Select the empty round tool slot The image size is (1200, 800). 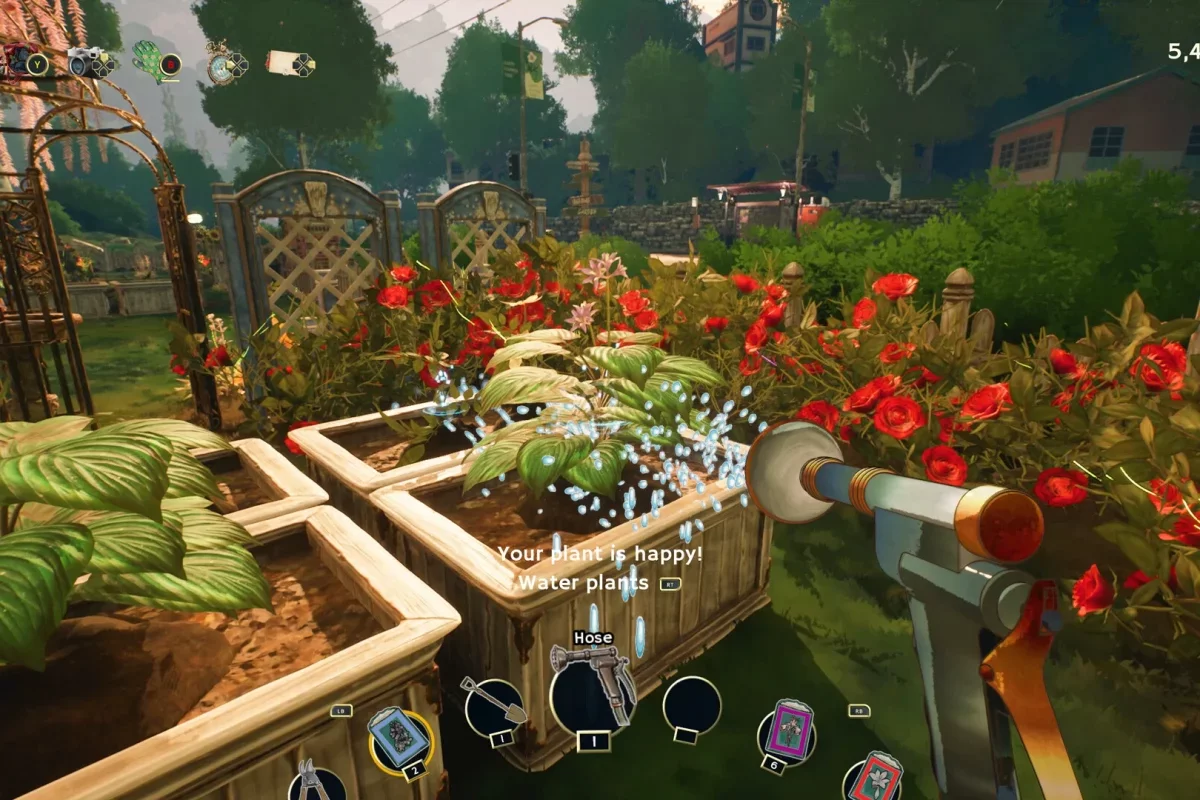click(x=691, y=705)
